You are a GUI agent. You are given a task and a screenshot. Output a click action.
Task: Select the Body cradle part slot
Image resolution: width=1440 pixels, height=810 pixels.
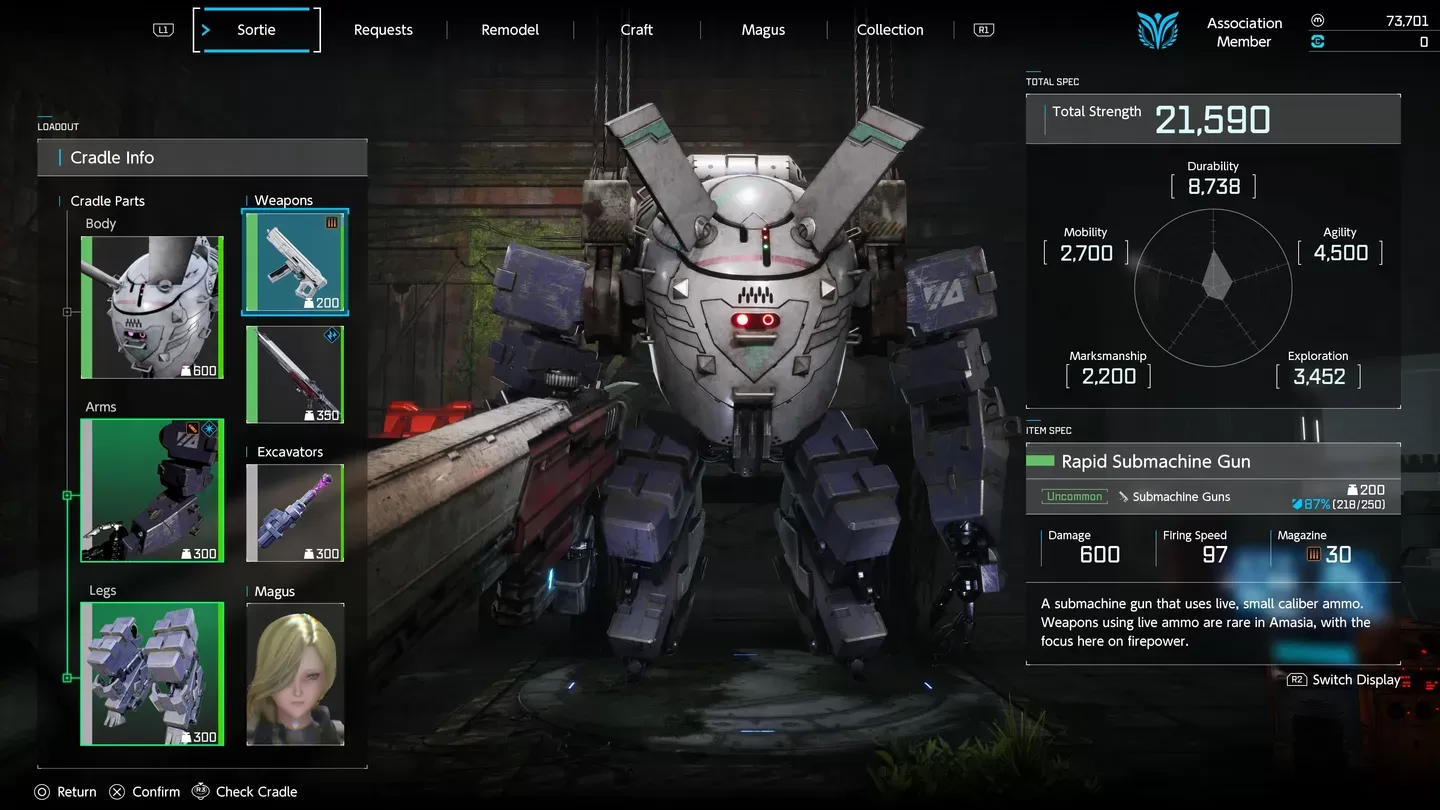(152, 308)
